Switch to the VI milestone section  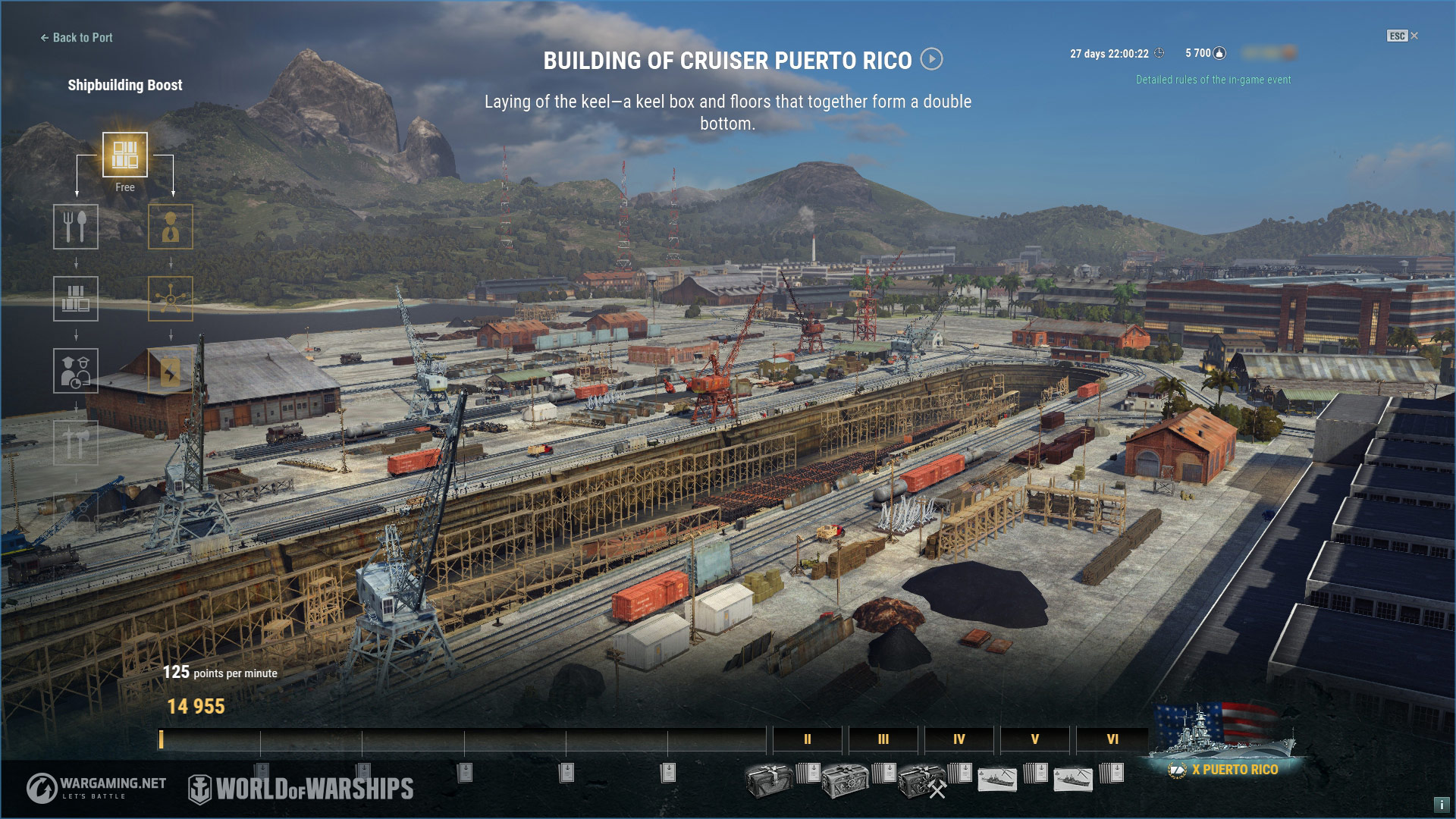pyautogui.click(x=1112, y=739)
